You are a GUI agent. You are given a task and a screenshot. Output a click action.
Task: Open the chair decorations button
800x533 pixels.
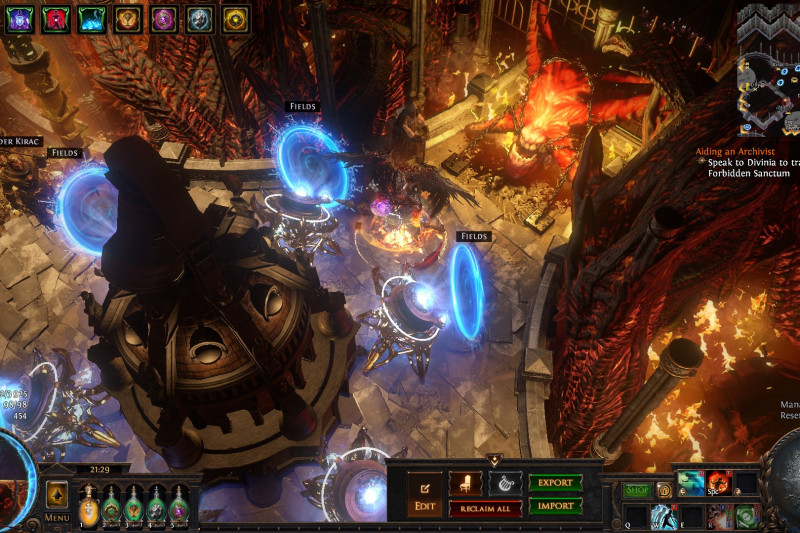pyautogui.click(x=465, y=483)
